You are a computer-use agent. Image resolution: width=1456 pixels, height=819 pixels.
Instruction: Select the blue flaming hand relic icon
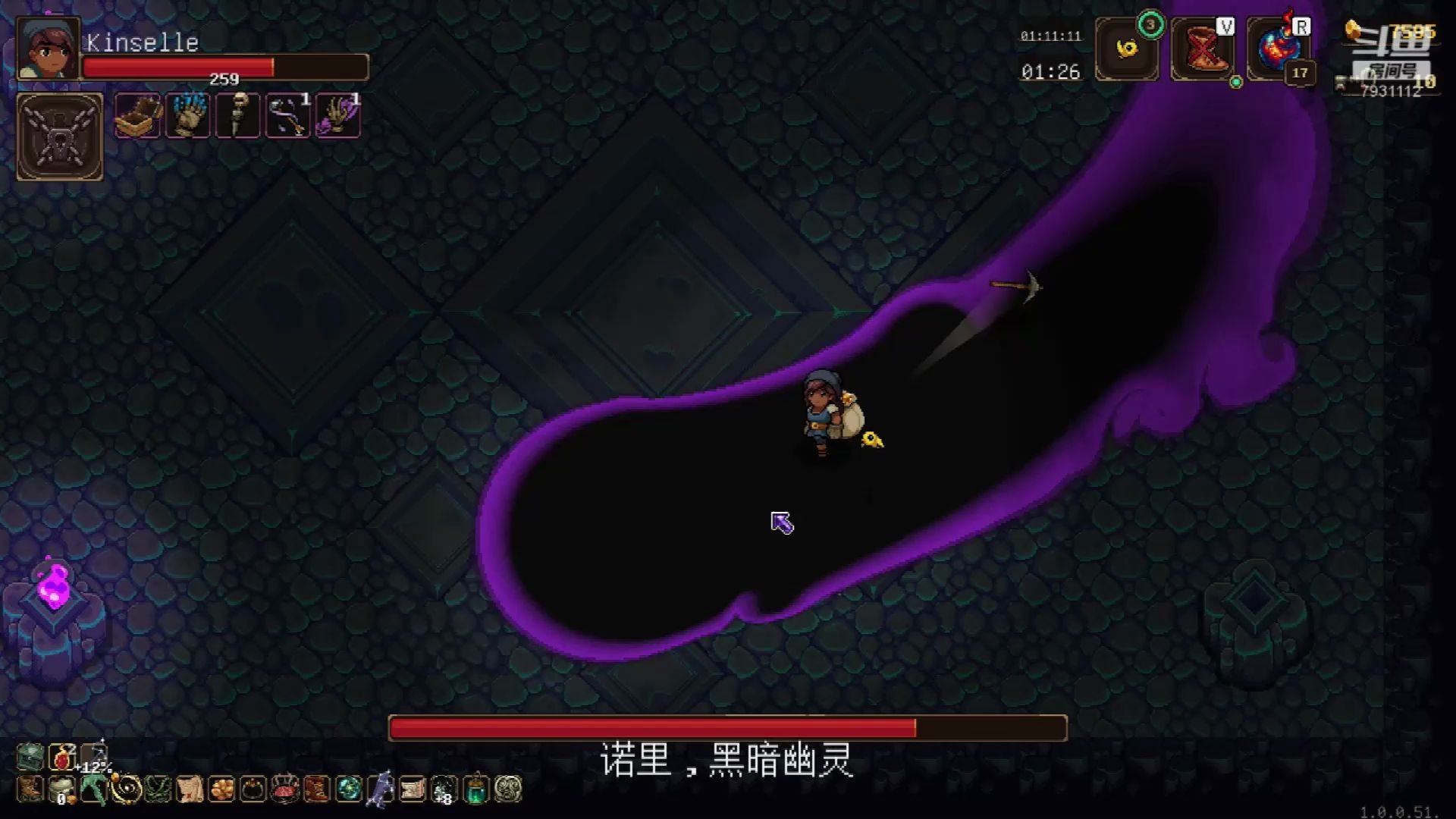(187, 116)
